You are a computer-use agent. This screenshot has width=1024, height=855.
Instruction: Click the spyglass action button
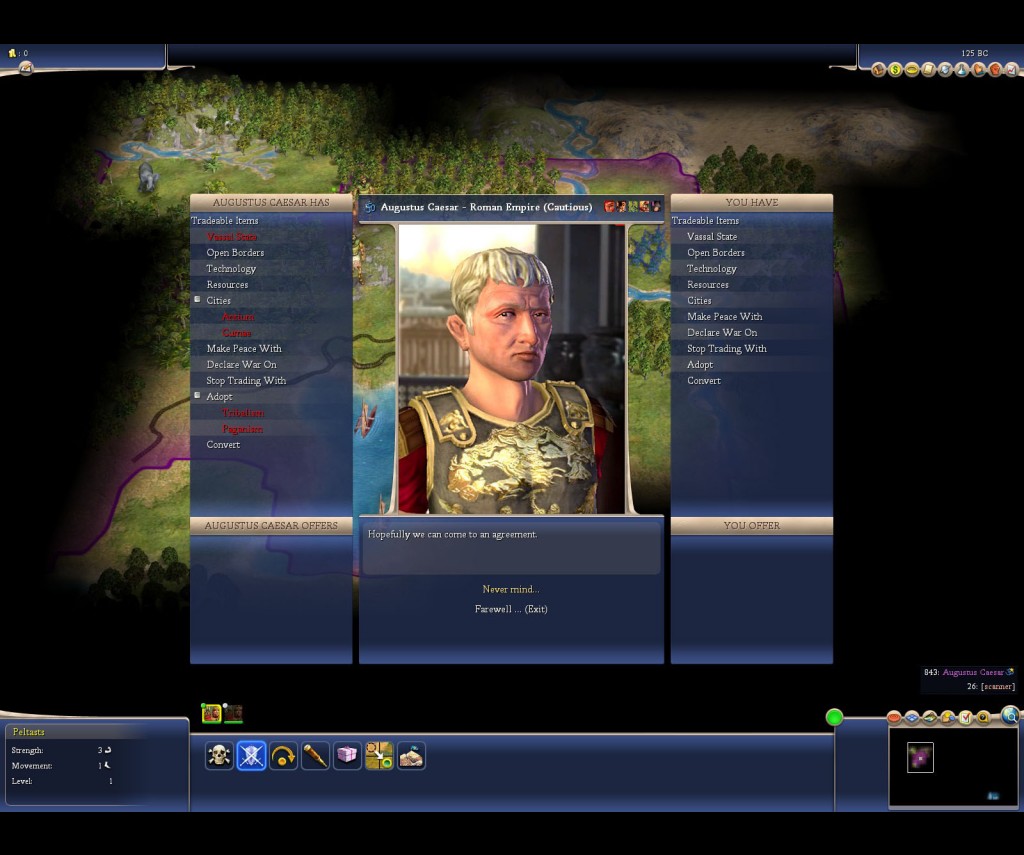pos(315,756)
